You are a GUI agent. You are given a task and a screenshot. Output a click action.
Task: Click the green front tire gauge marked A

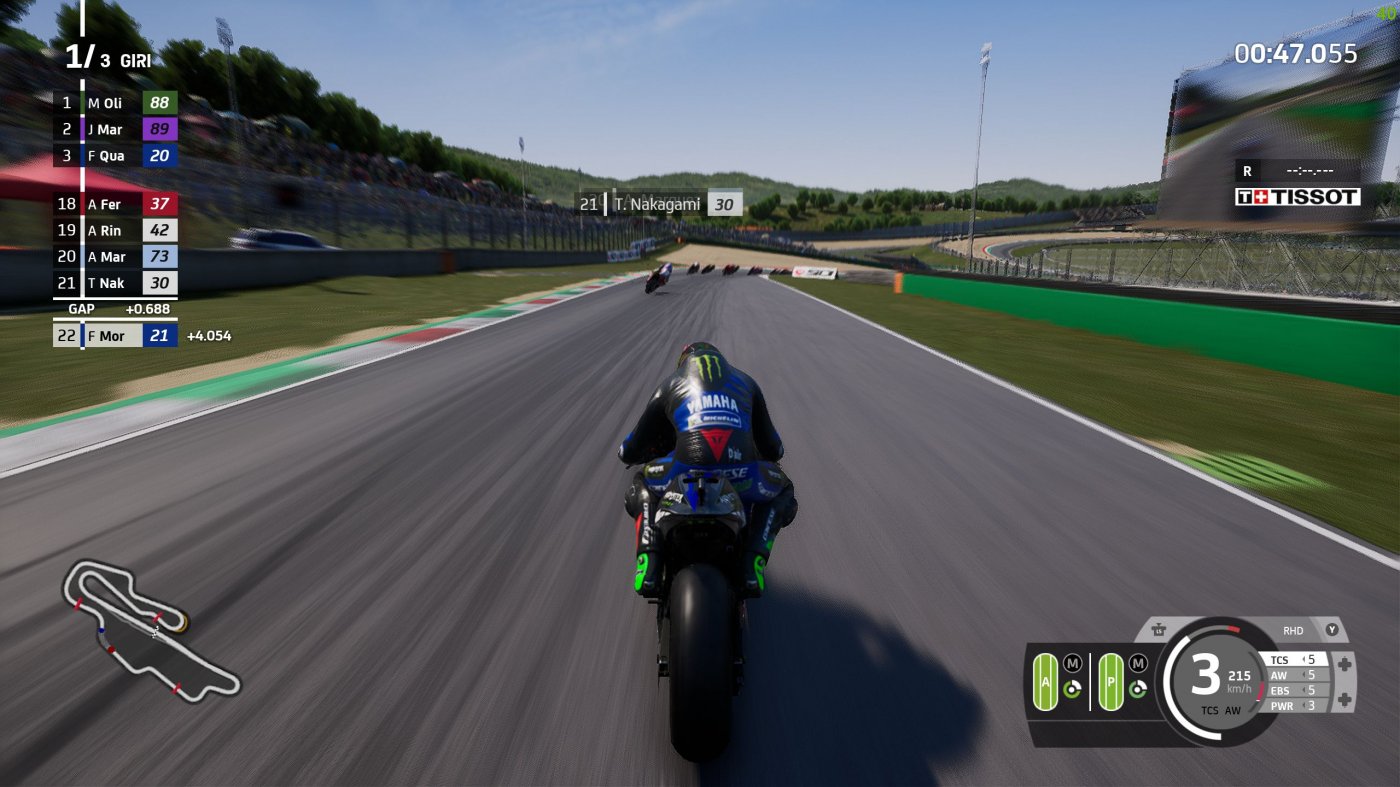[1046, 682]
